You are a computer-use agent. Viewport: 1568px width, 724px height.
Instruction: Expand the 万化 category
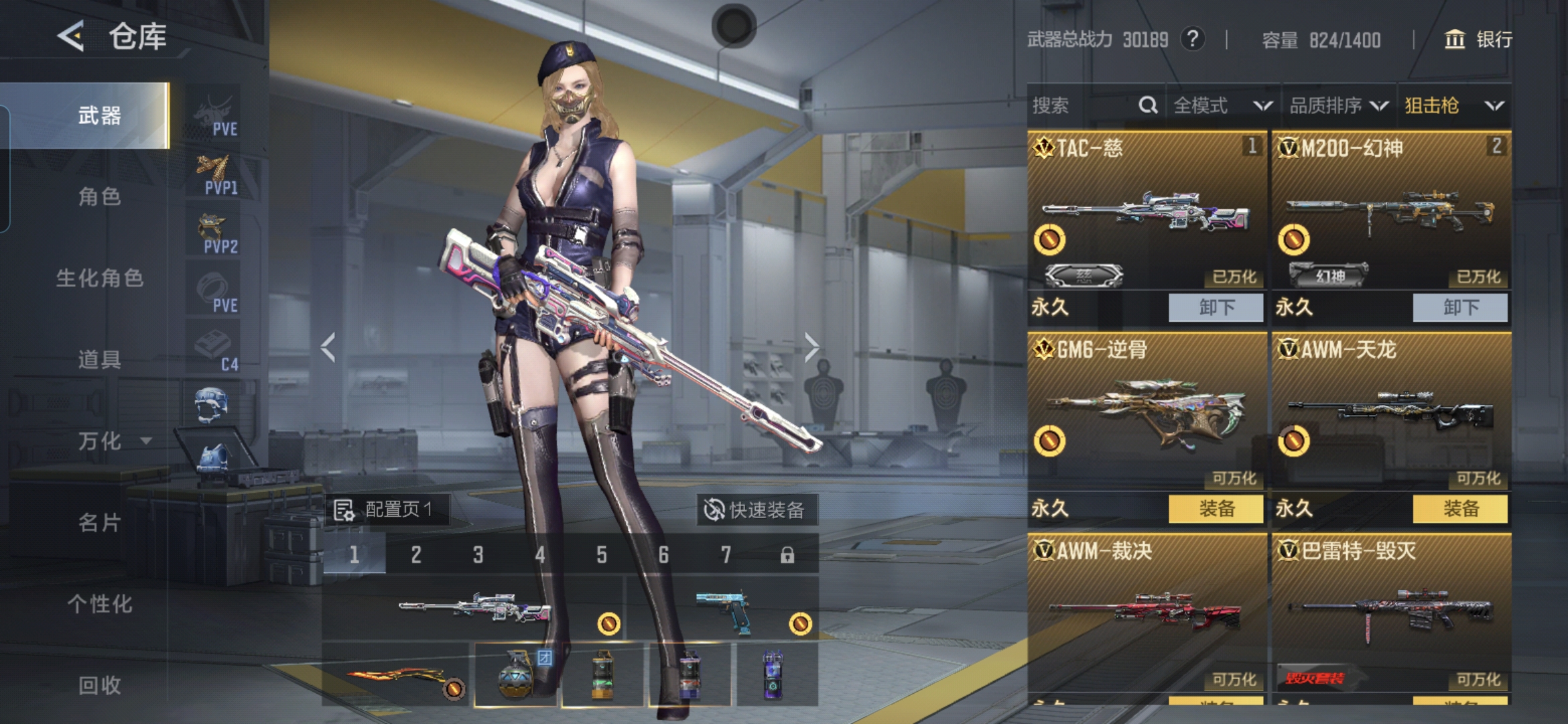click(x=111, y=440)
